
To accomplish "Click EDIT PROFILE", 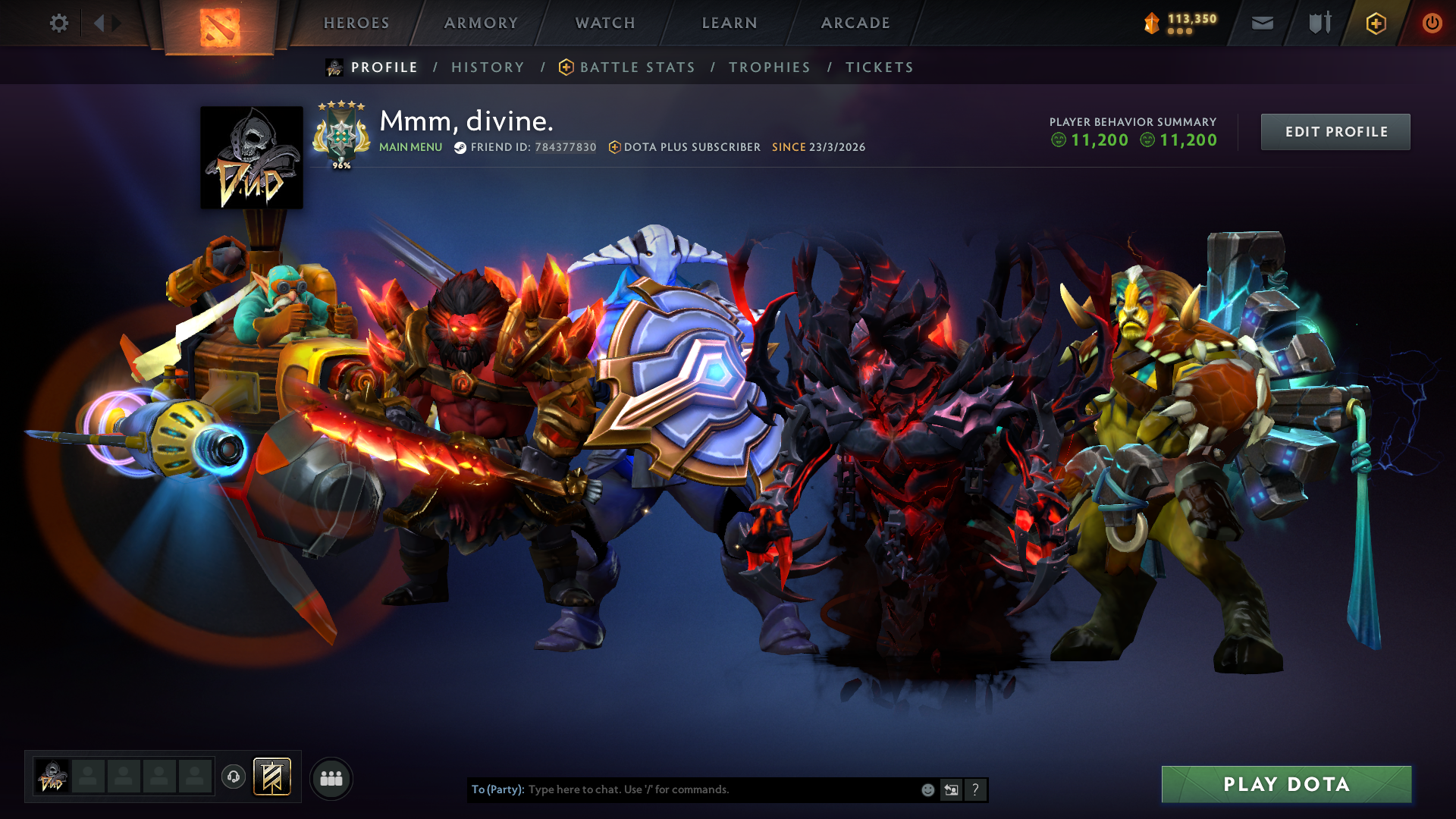I will [1335, 131].
